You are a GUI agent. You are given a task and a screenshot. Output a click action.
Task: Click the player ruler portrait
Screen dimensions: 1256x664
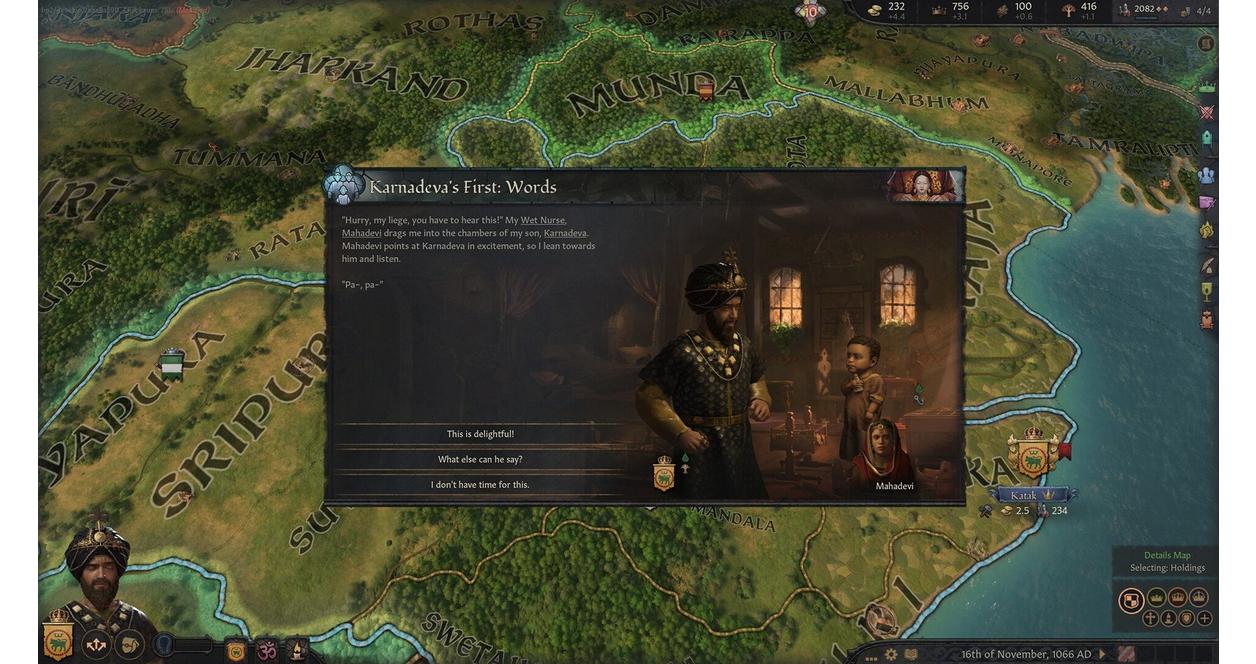tap(97, 570)
